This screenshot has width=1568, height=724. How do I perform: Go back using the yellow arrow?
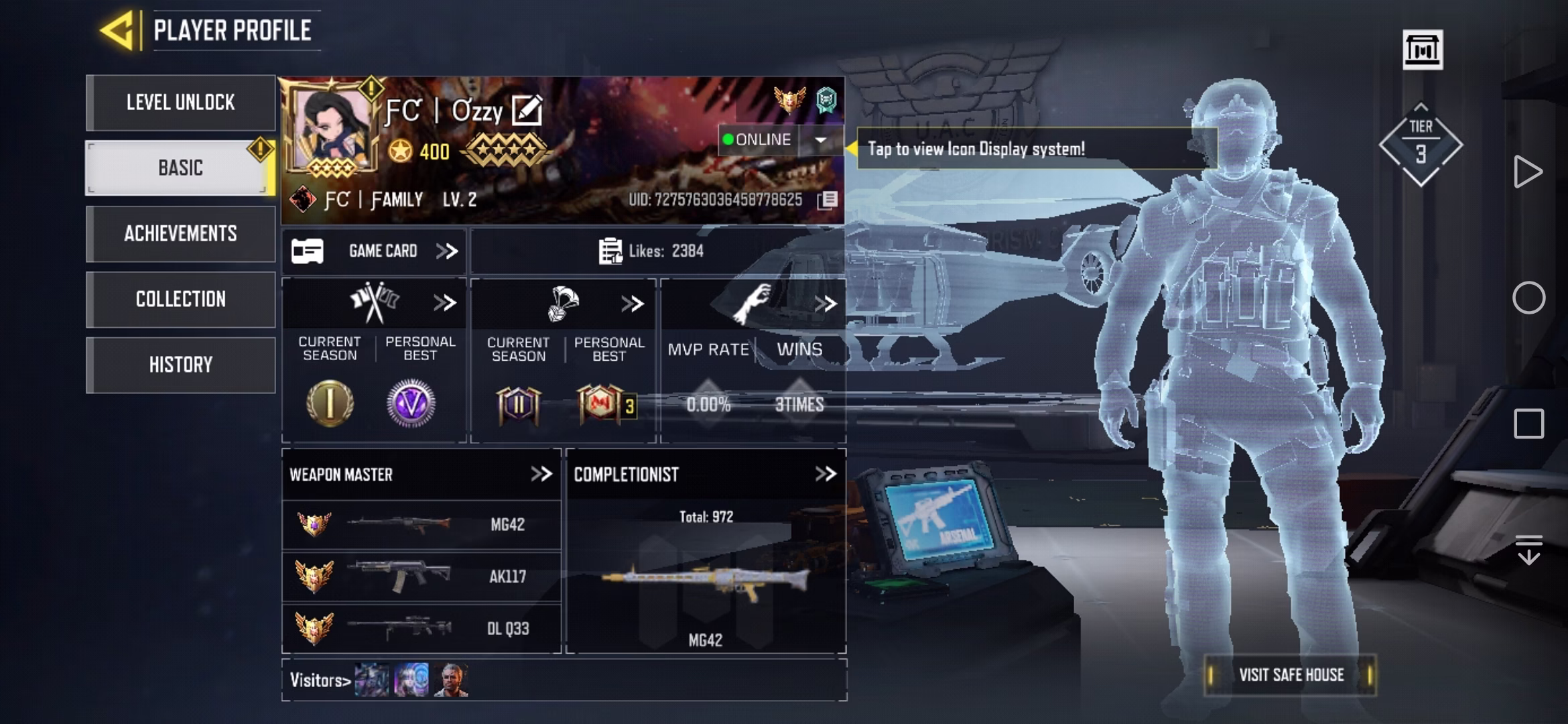point(118,31)
